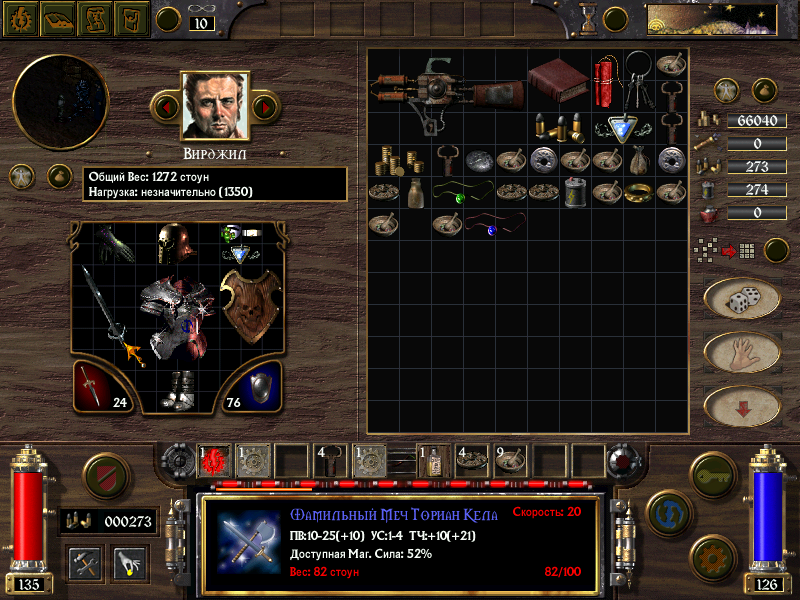The image size is (800, 600).
Task: Click the open hand button
Action: coord(741,352)
